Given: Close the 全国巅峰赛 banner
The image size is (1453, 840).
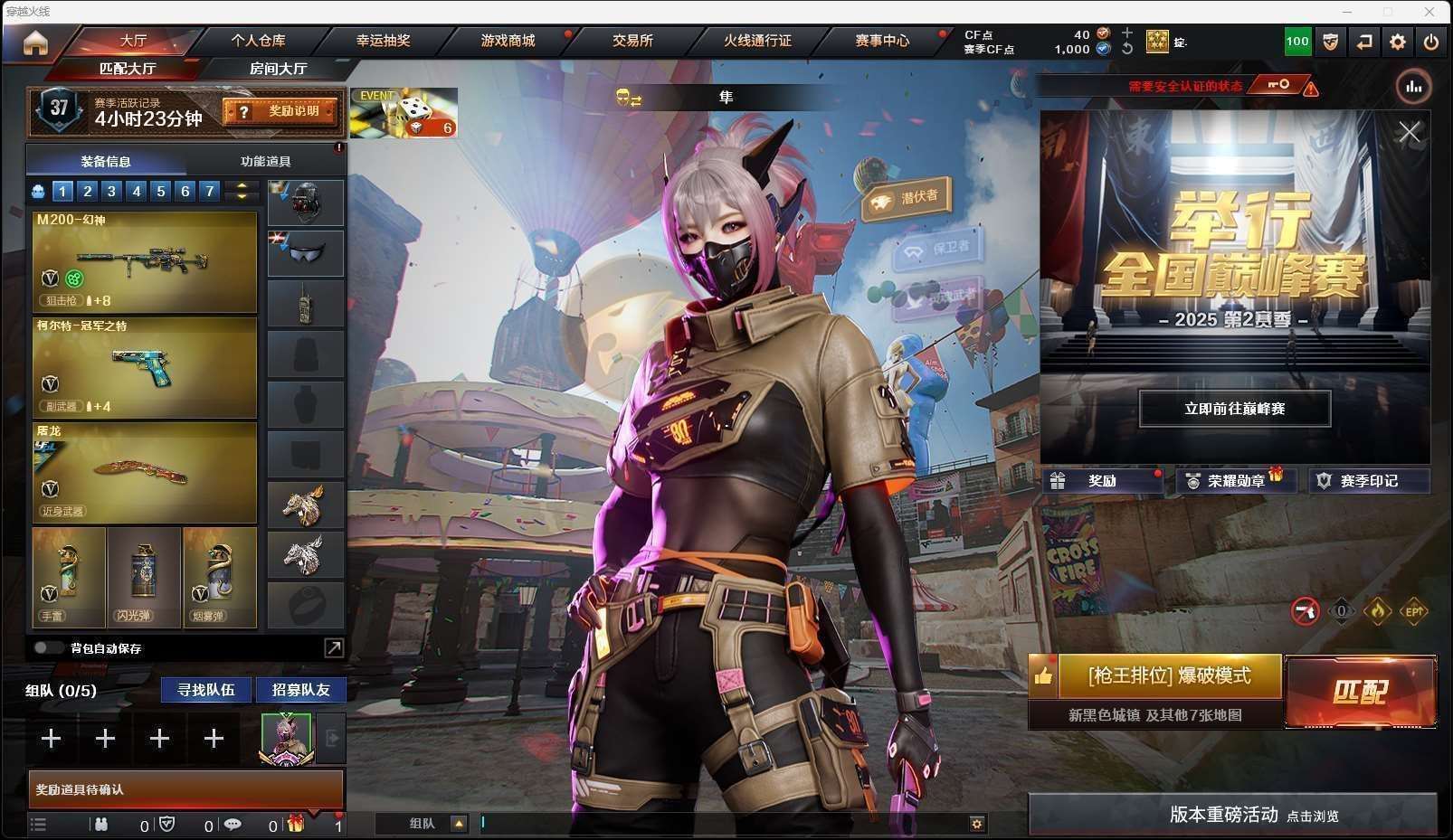Looking at the screenshot, I should [x=1409, y=133].
